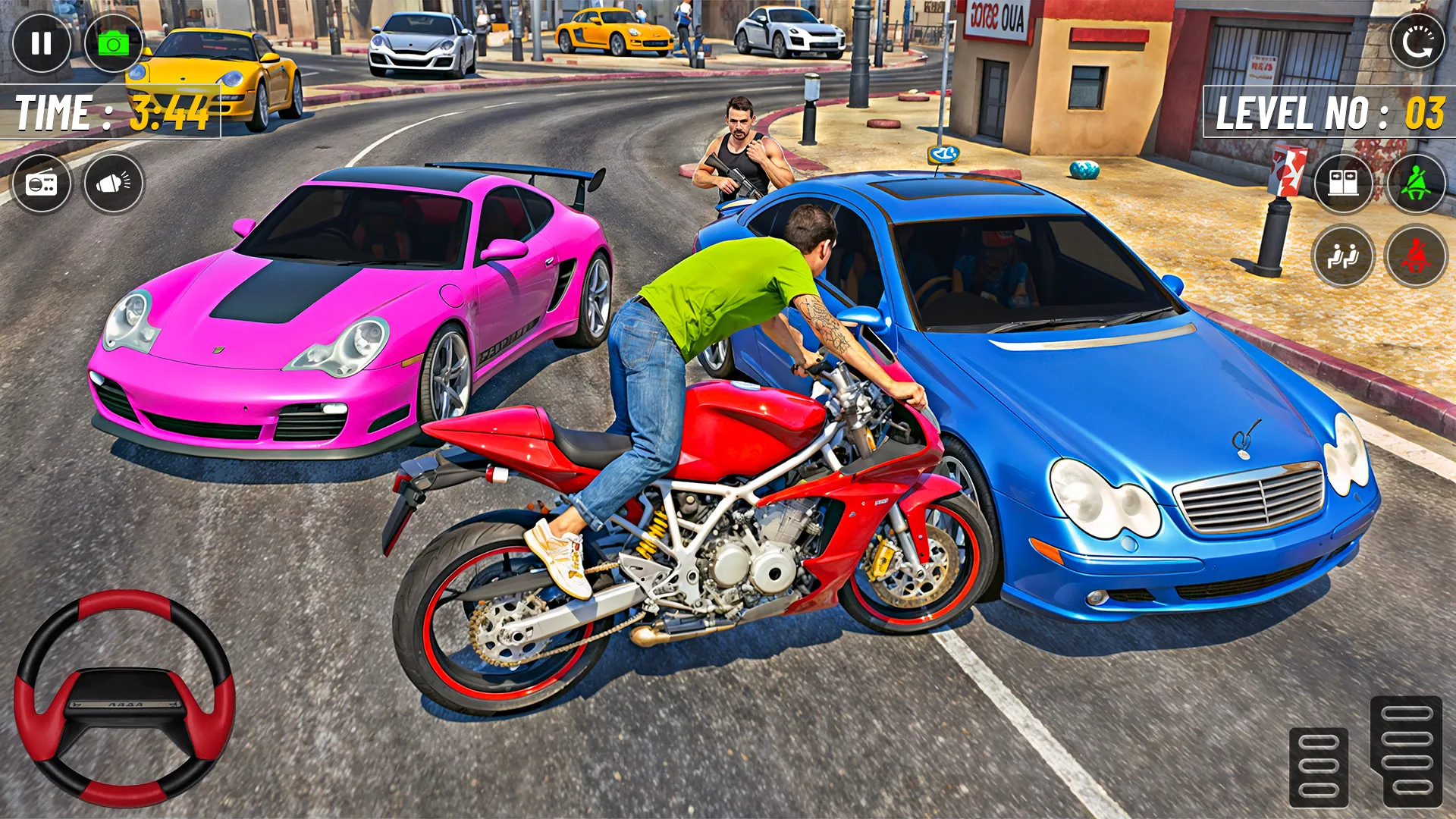The image size is (1456, 819).
Task: Tap the pause icon to open the menu
Action: point(42,42)
